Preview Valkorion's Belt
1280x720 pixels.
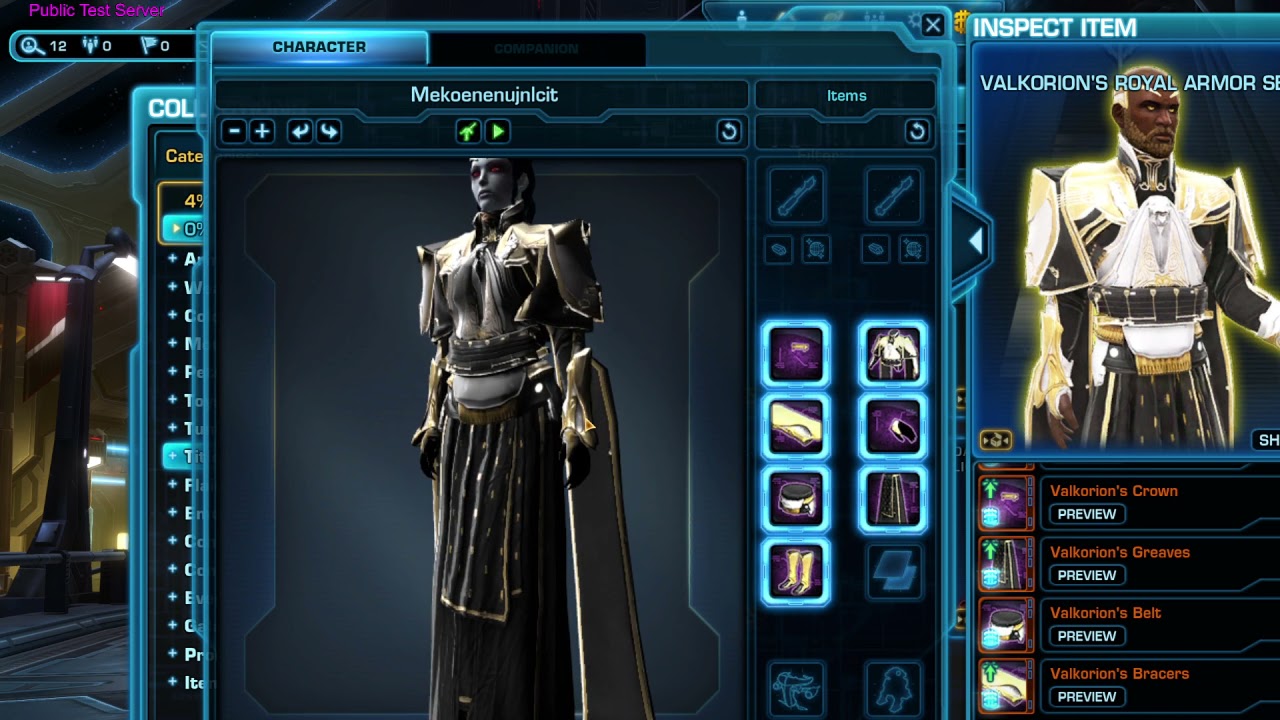[1086, 636]
